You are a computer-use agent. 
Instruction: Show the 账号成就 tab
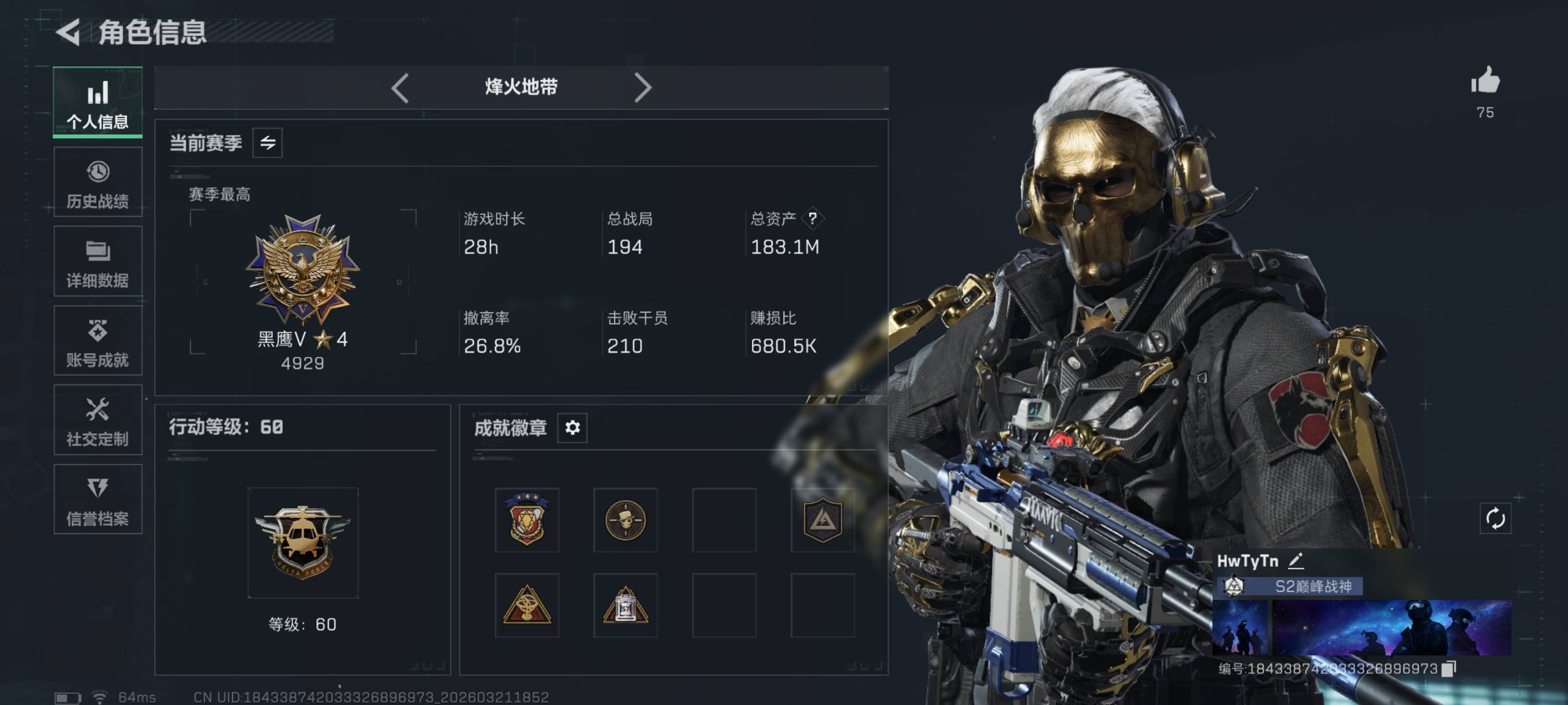[x=97, y=340]
